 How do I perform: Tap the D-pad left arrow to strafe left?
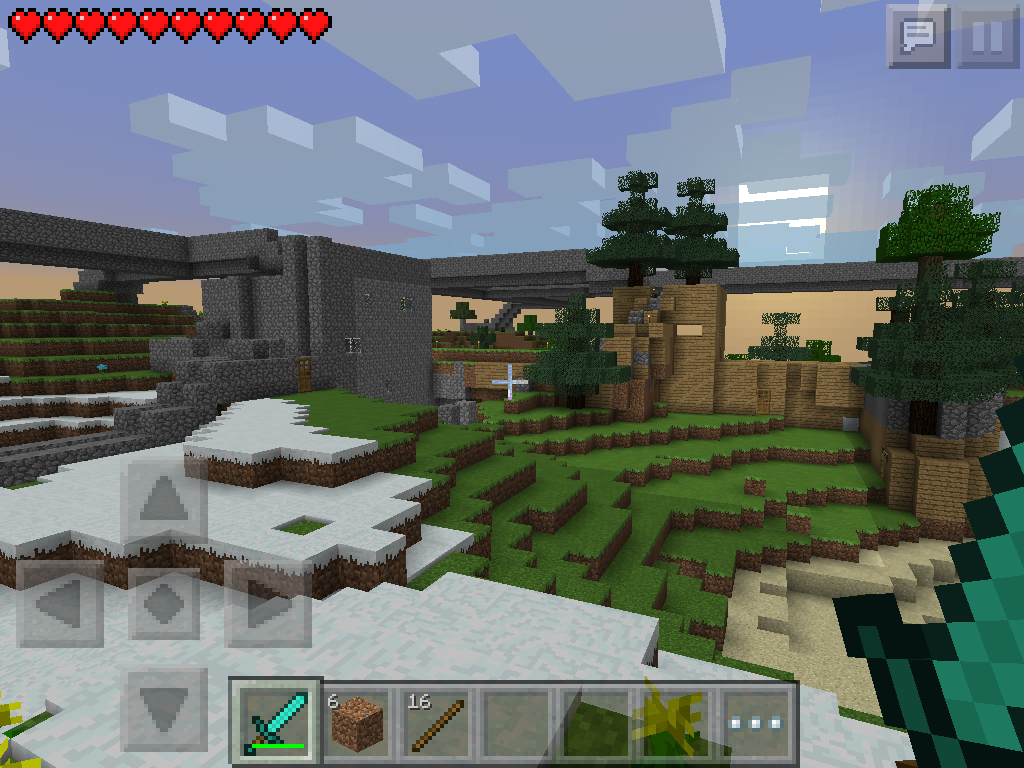point(60,604)
